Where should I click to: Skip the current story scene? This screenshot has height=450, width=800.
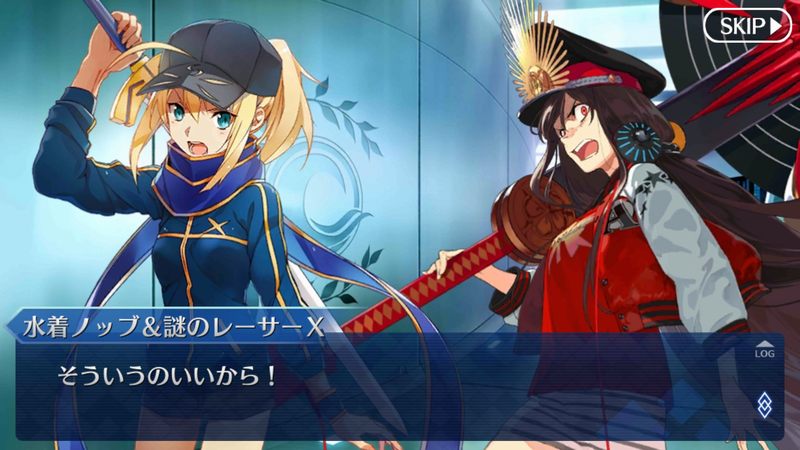746,25
